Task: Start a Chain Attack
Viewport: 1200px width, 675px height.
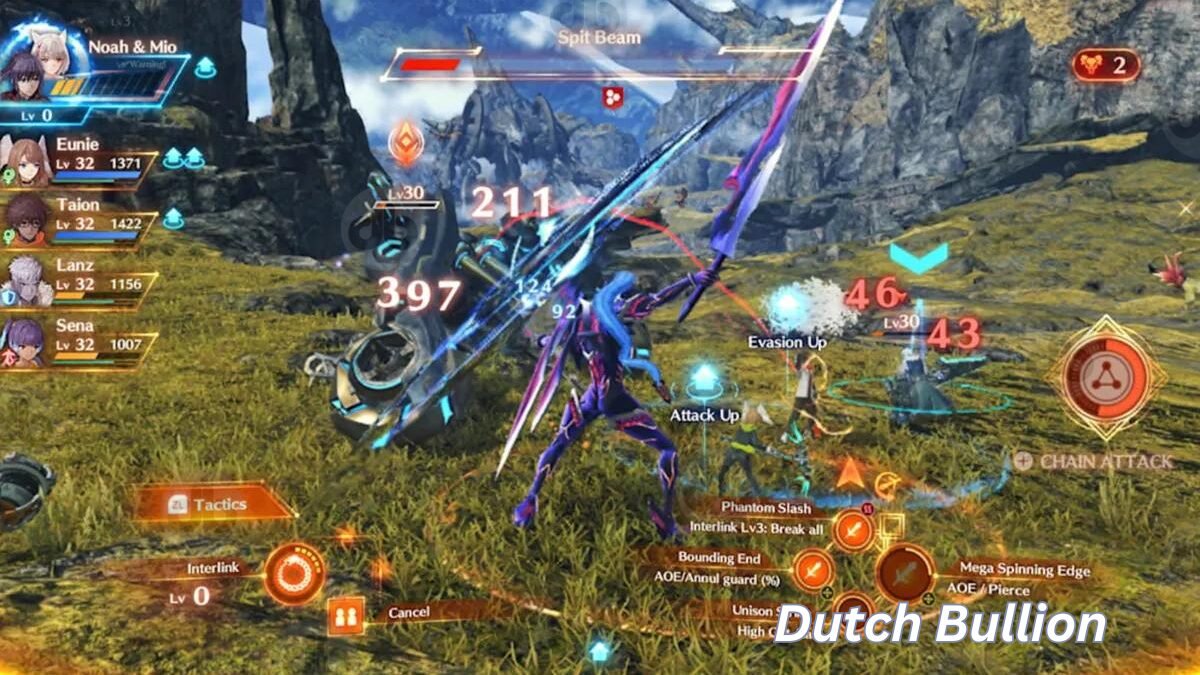Action: coord(1093,461)
